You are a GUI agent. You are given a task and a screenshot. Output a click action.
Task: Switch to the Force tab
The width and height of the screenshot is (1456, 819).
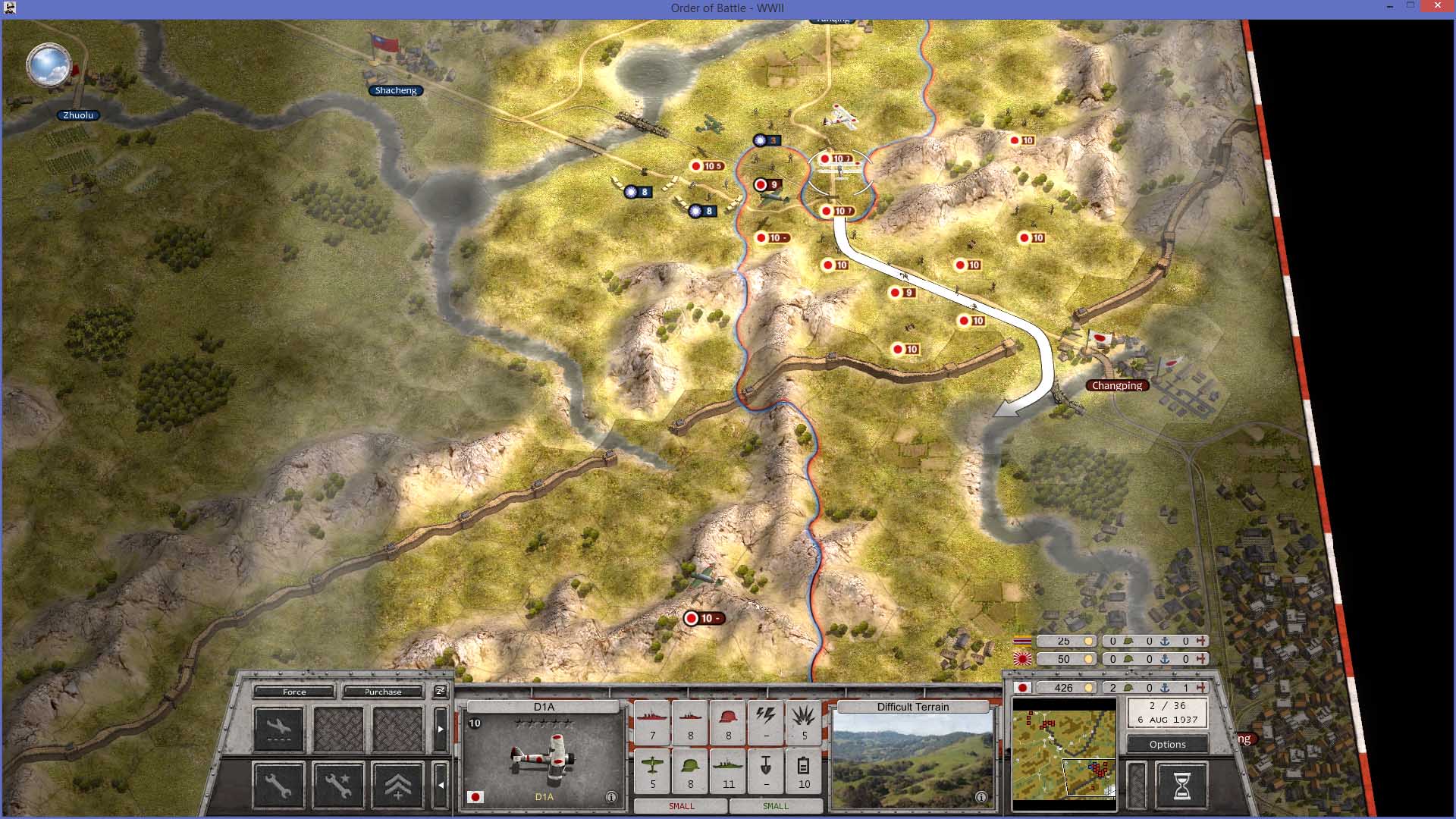tap(293, 692)
